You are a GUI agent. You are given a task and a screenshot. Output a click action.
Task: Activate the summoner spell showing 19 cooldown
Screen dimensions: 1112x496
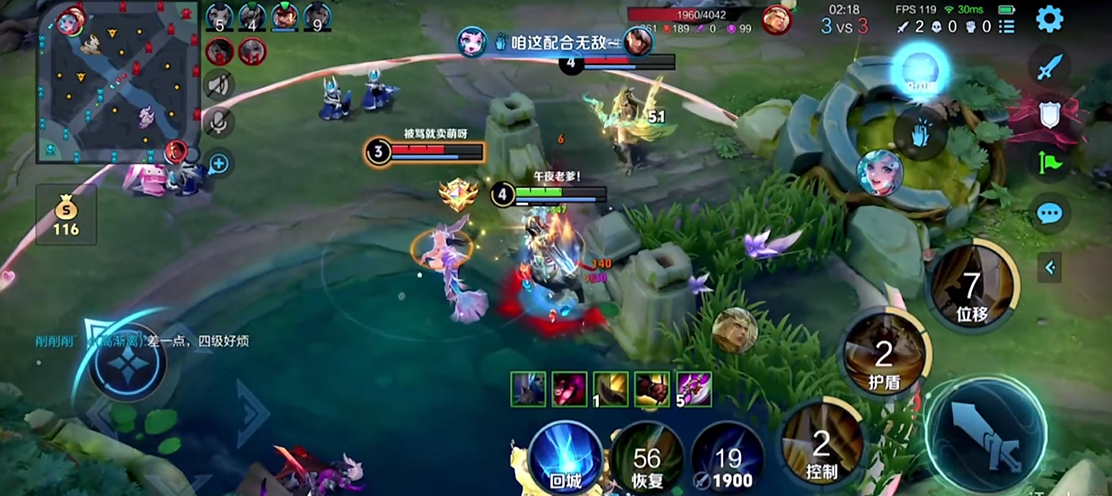click(x=727, y=458)
